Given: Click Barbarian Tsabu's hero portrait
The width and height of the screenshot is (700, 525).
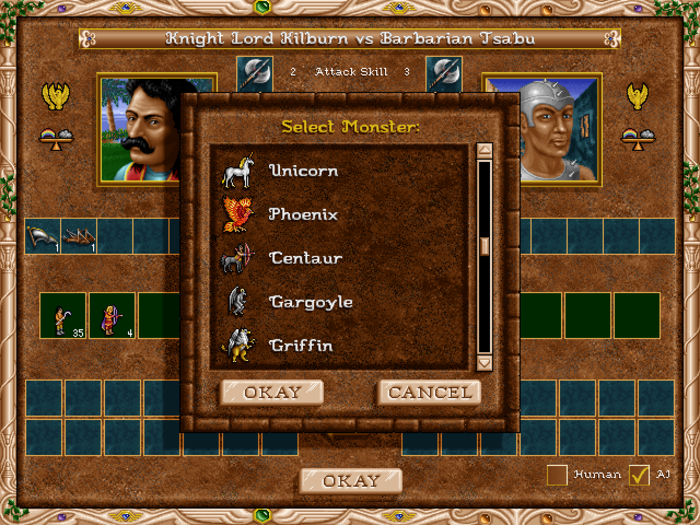Looking at the screenshot, I should coord(558,130).
